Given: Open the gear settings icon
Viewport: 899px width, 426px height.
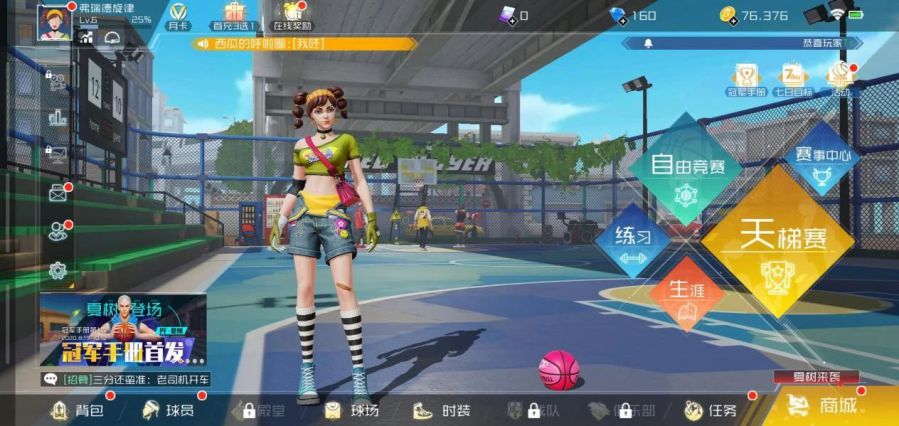Looking at the screenshot, I should pyautogui.click(x=58, y=269).
